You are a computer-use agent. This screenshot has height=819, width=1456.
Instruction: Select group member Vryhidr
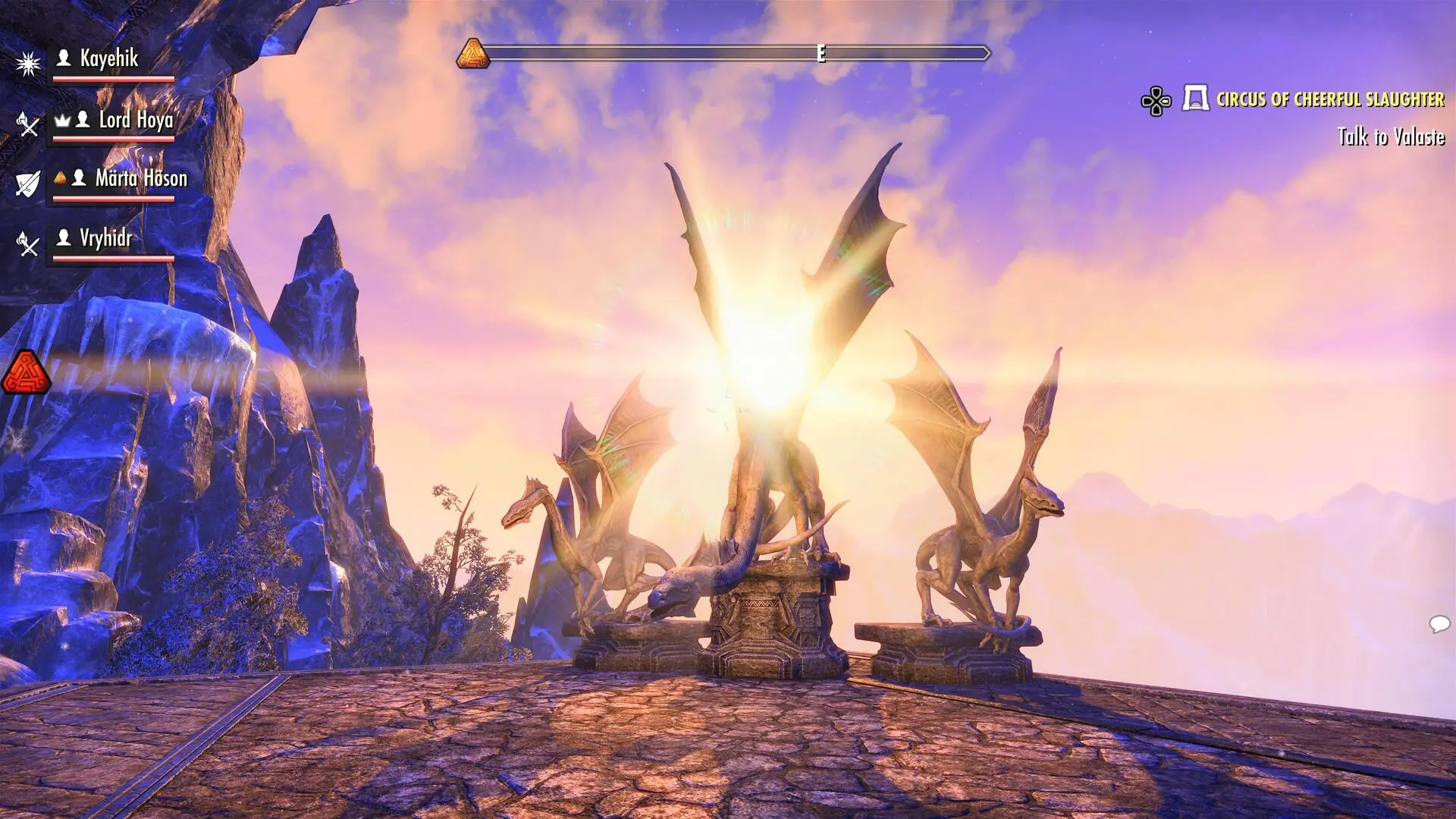point(105,239)
